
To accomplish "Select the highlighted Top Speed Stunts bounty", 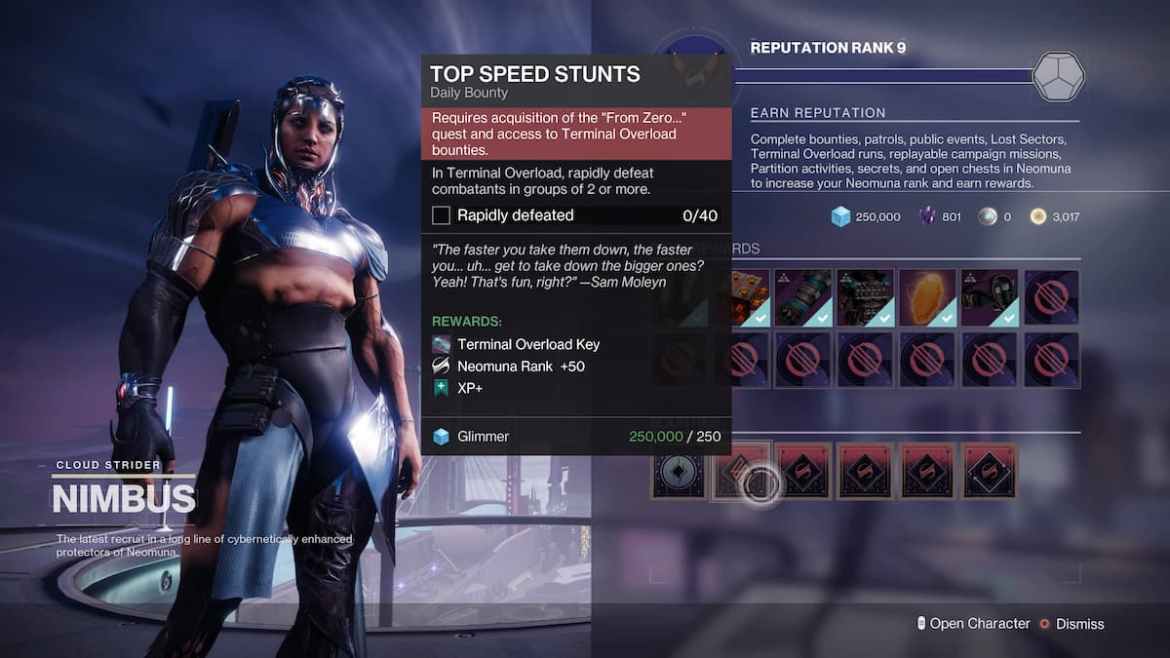I will 741,471.
